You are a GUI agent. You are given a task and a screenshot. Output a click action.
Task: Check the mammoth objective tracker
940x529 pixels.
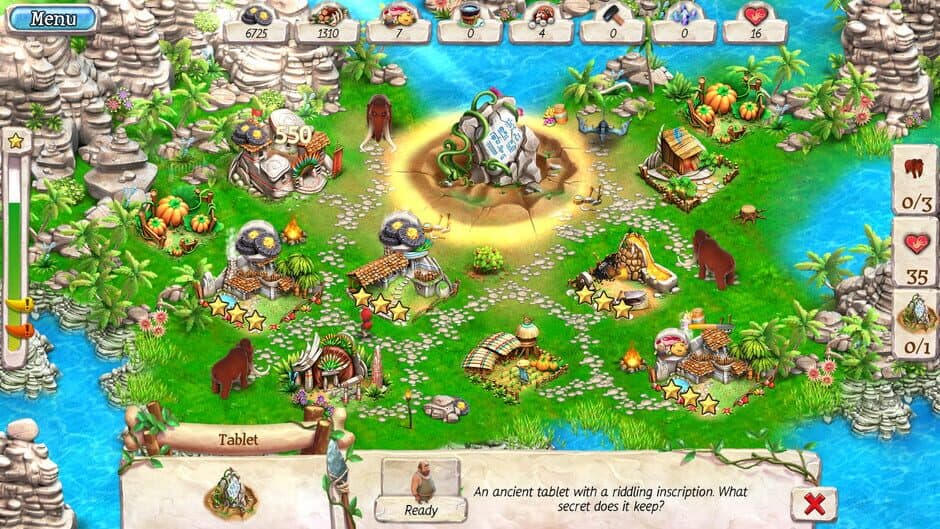[x=913, y=180]
